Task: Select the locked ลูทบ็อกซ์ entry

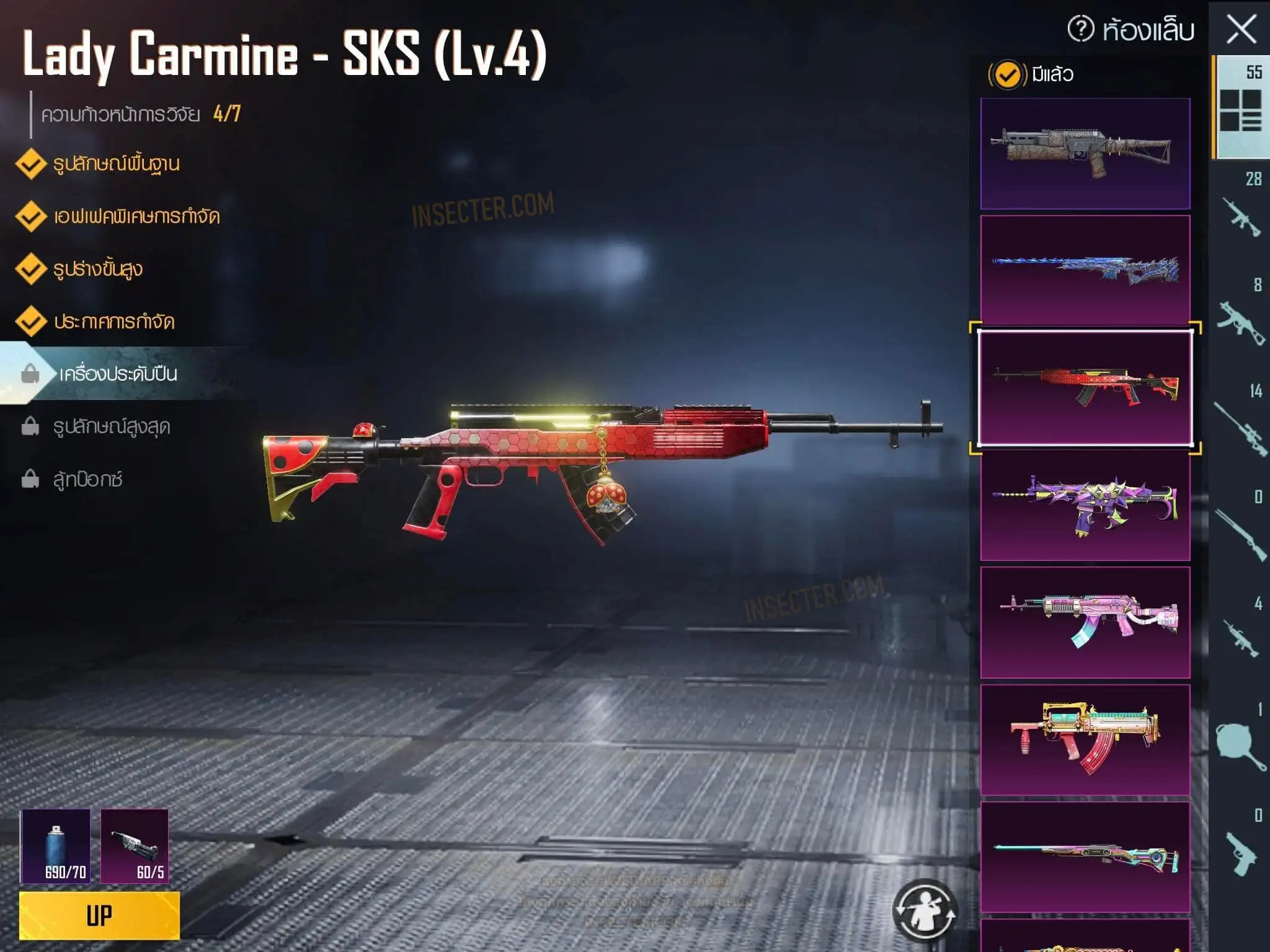Action: tap(87, 480)
